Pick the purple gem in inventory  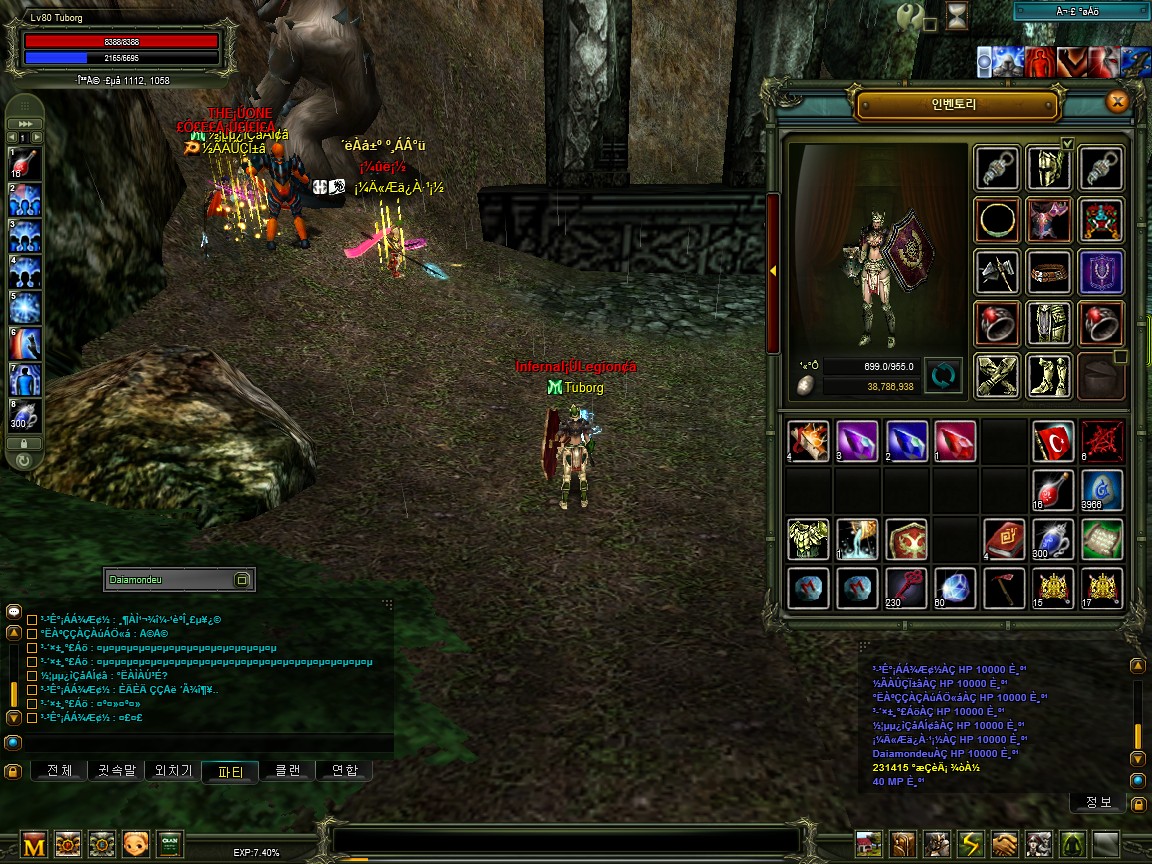point(858,441)
